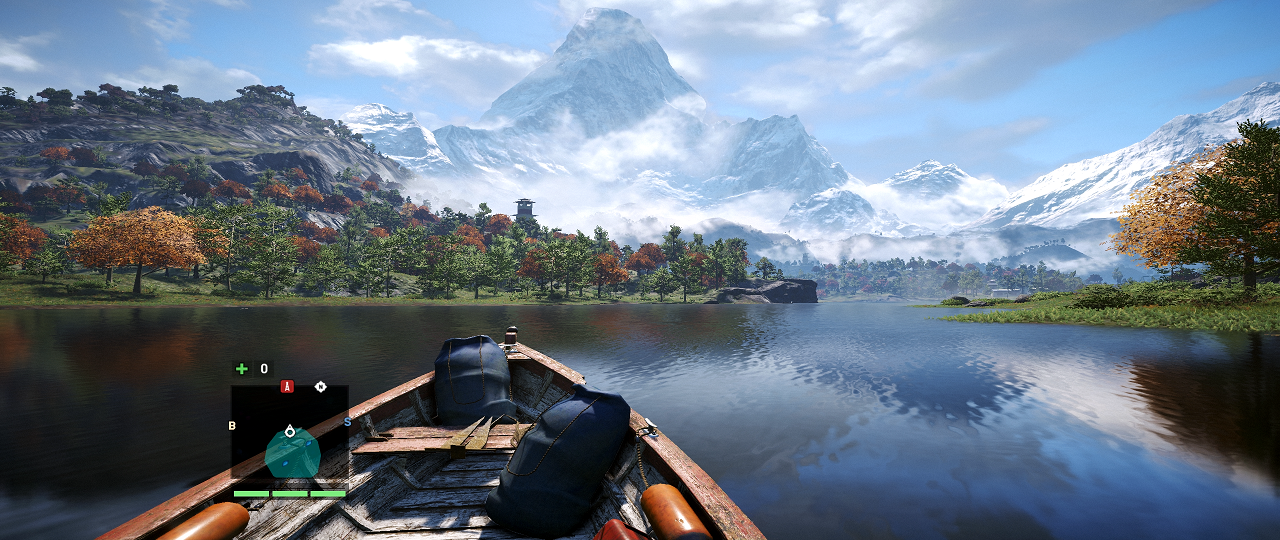The width and height of the screenshot is (1280, 540).
Task: Click the white north compass marker
Action: [x=320, y=386]
